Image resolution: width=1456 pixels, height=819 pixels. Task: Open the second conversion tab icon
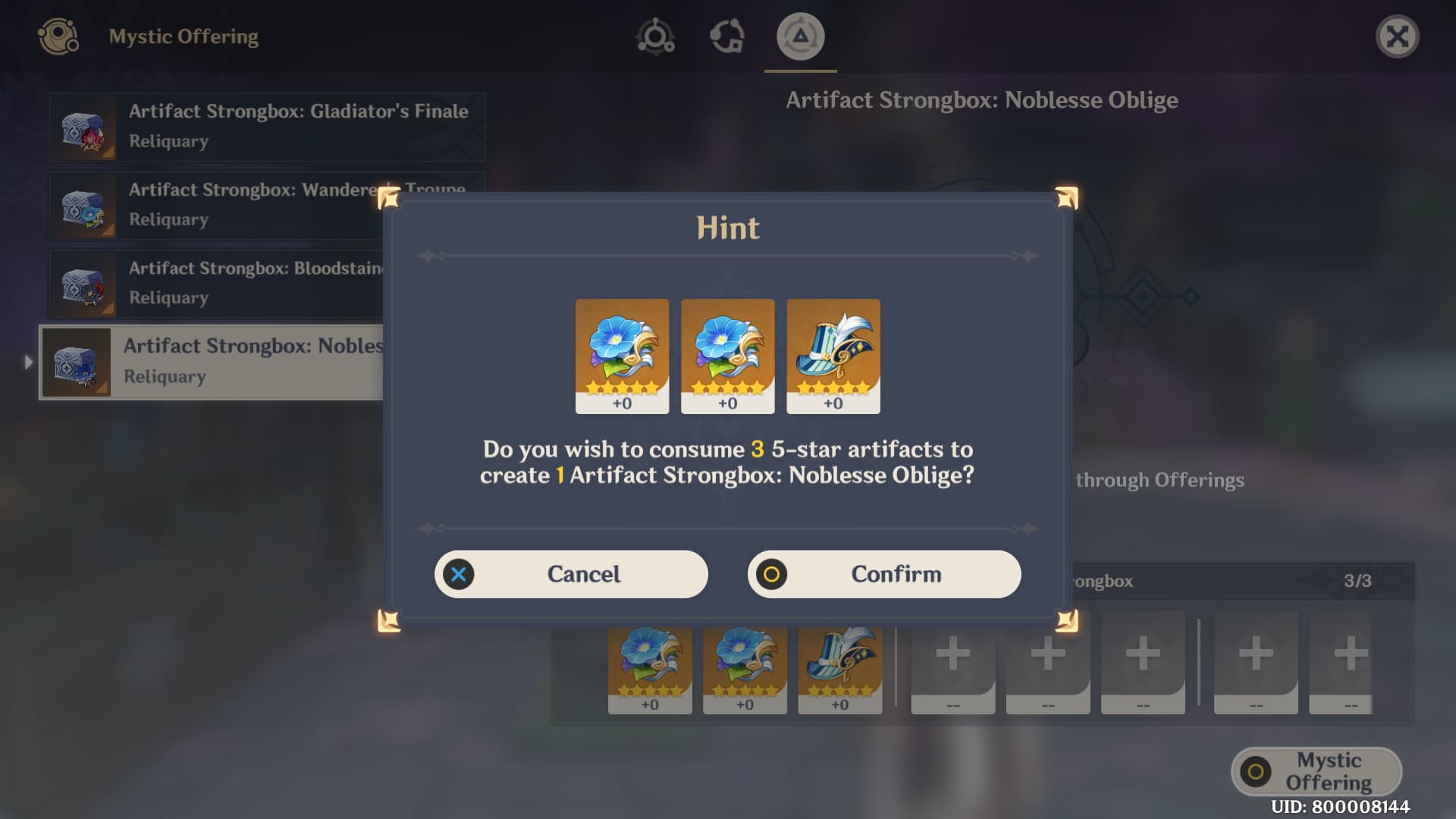(726, 36)
